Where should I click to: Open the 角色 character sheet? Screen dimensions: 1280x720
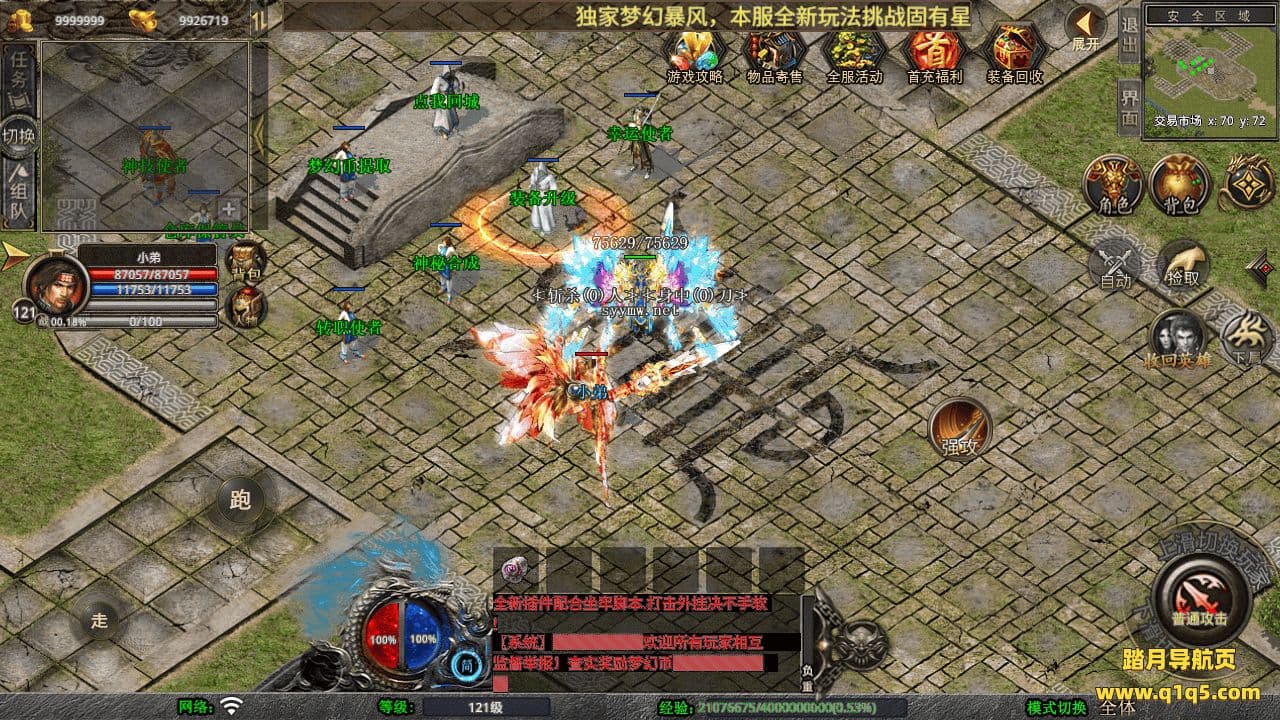point(1113,185)
